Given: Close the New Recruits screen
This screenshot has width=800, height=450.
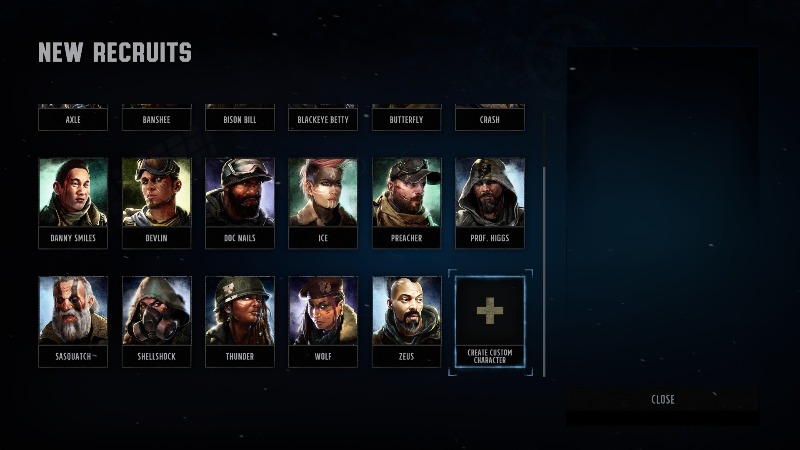Looking at the screenshot, I should (x=662, y=399).
